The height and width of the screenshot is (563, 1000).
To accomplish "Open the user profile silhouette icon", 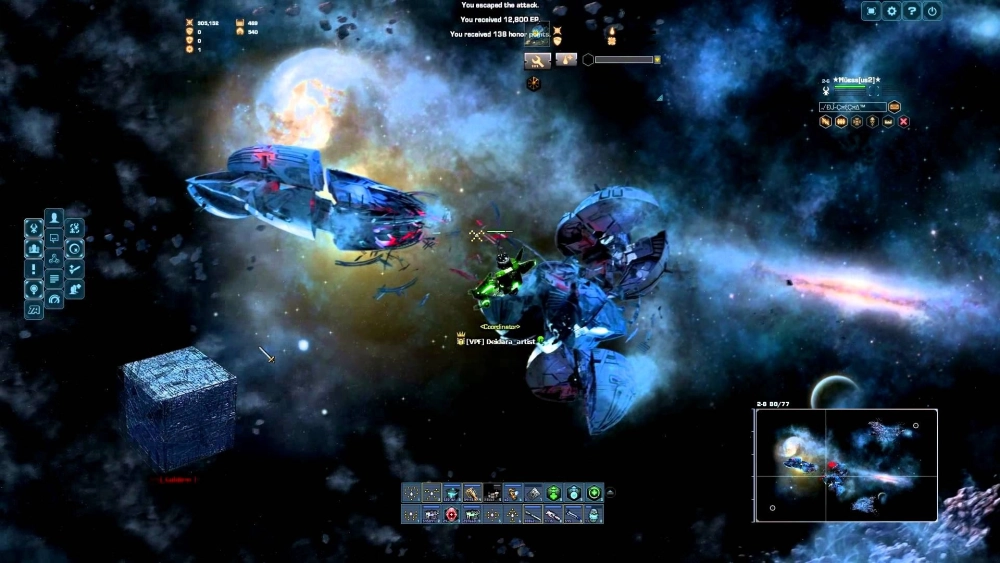I will (x=54, y=217).
